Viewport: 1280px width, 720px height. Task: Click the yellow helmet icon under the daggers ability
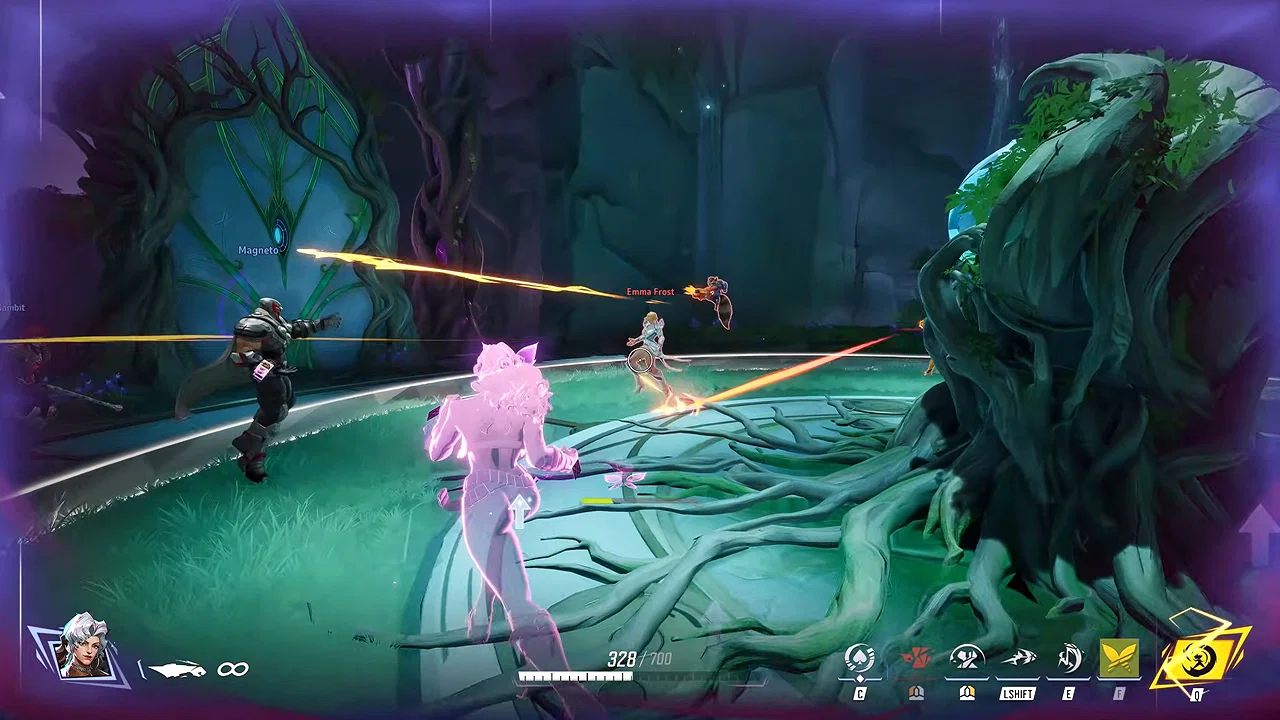coord(966,690)
